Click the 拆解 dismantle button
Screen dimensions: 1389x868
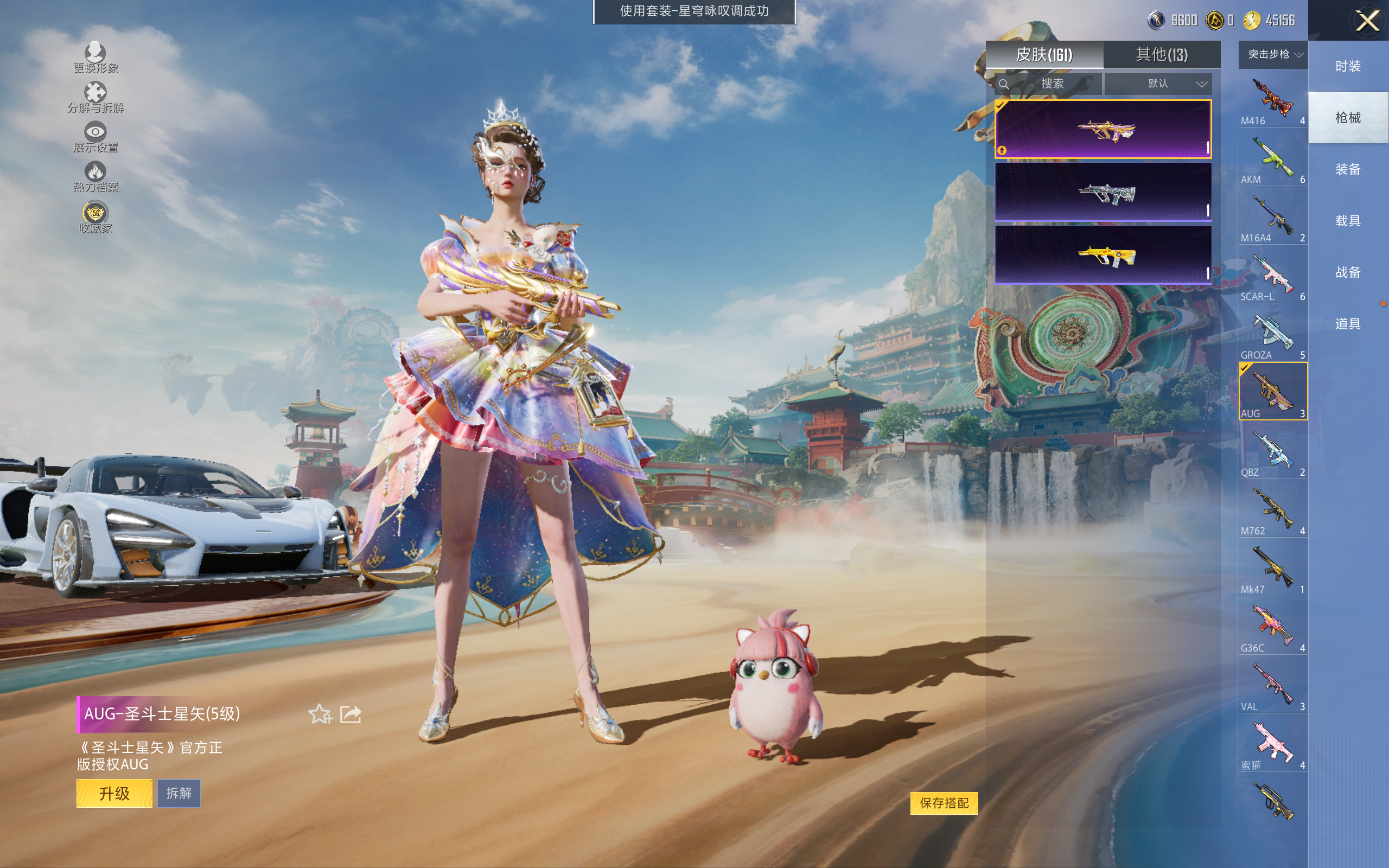179,793
